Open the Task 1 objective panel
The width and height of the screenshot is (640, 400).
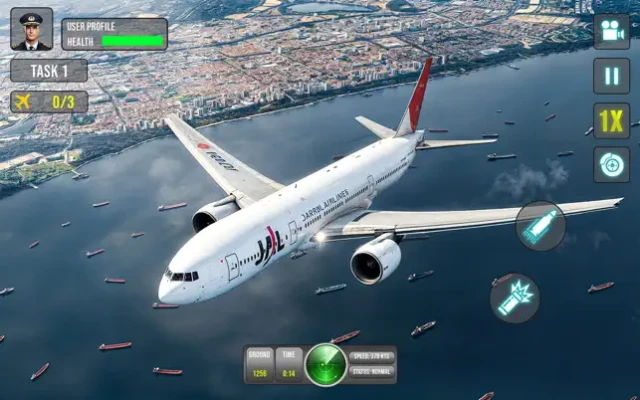[49, 71]
